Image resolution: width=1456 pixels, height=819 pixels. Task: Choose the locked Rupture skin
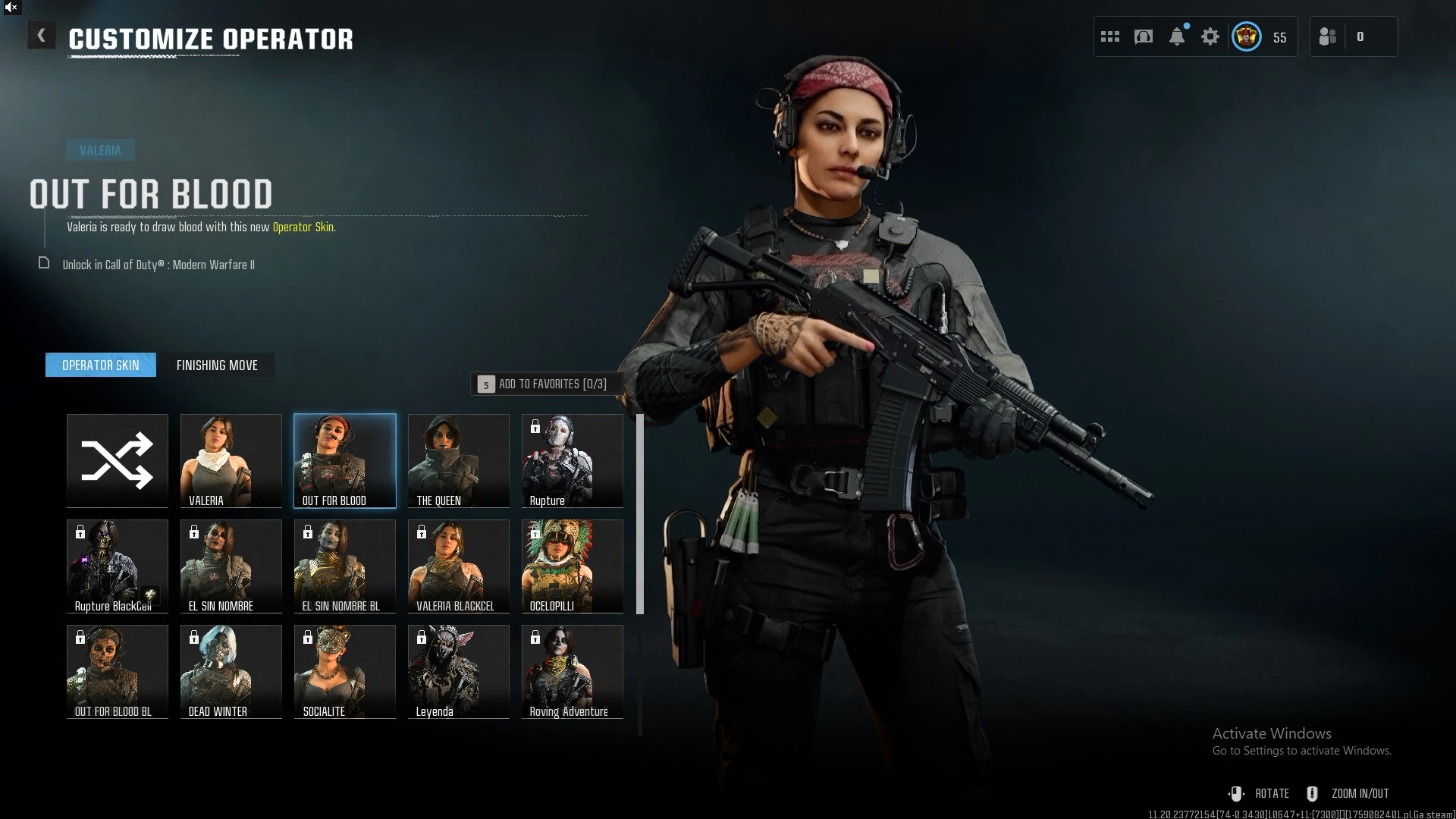[x=573, y=460]
